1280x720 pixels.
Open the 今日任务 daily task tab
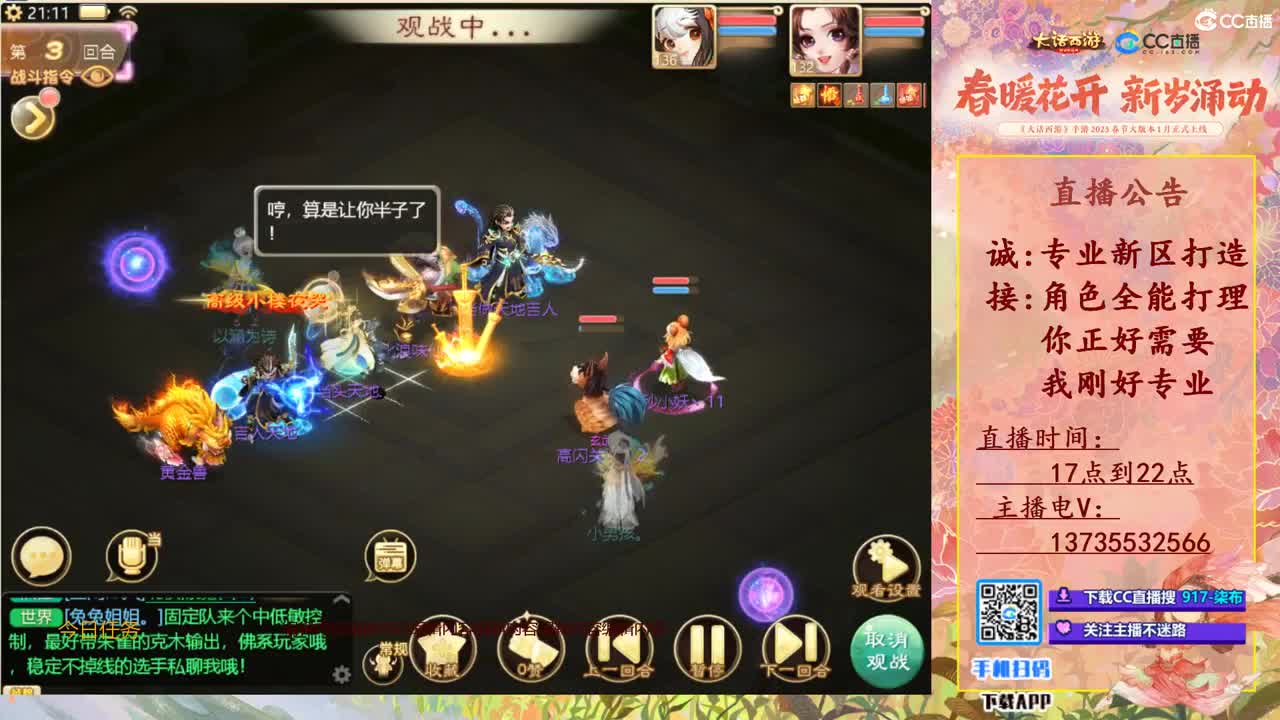click(x=100, y=630)
